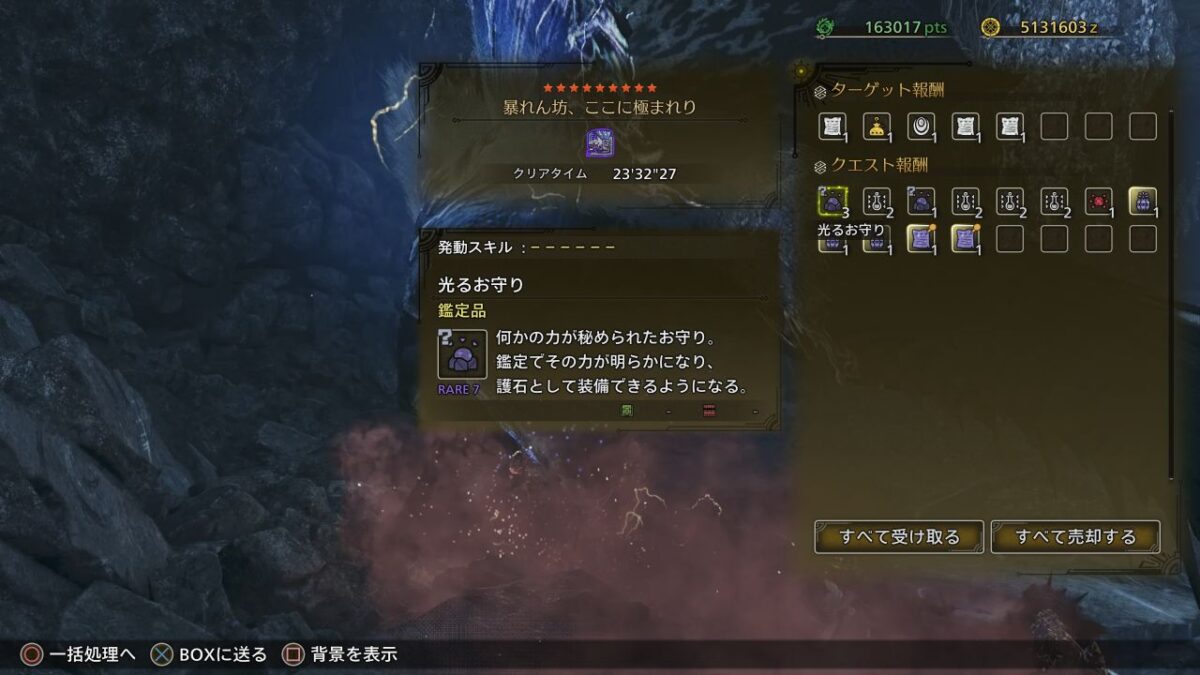Pick the white concentric-ring target reward
The width and height of the screenshot is (1200, 675).
tap(921, 126)
